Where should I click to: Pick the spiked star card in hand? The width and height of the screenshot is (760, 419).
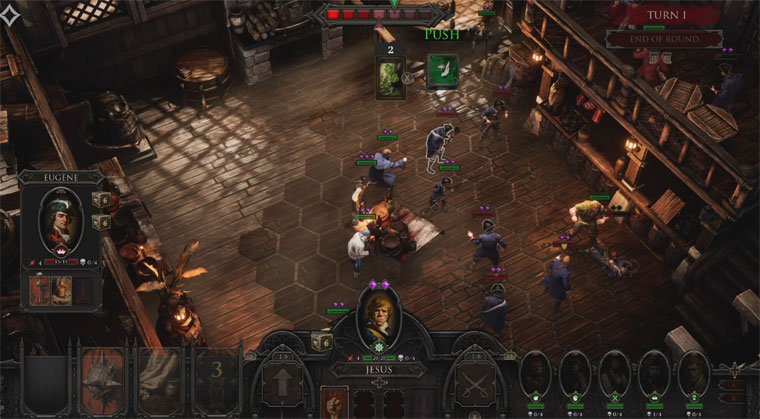click(x=103, y=378)
